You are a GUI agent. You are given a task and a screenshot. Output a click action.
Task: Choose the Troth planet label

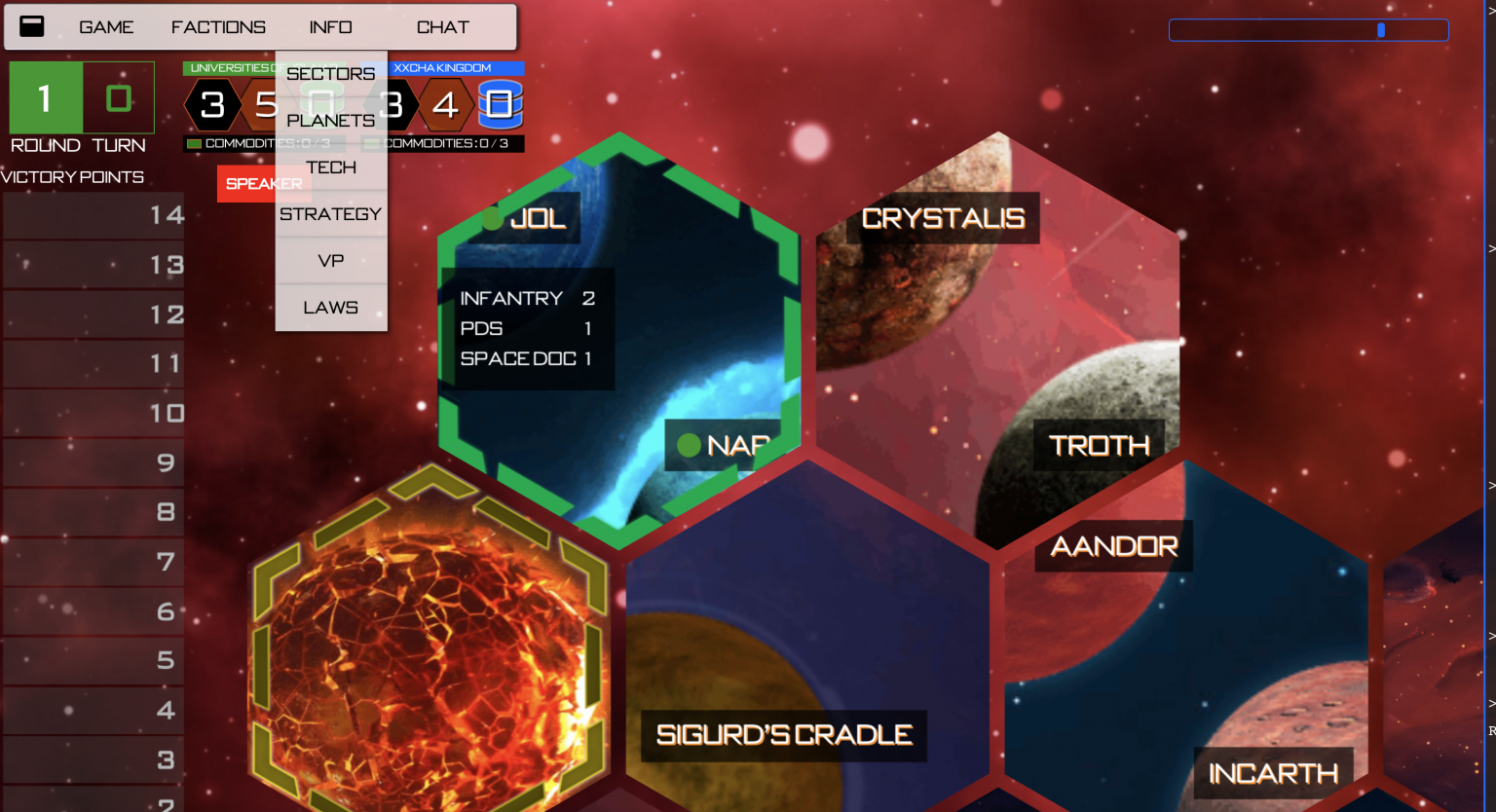pyautogui.click(x=1099, y=446)
